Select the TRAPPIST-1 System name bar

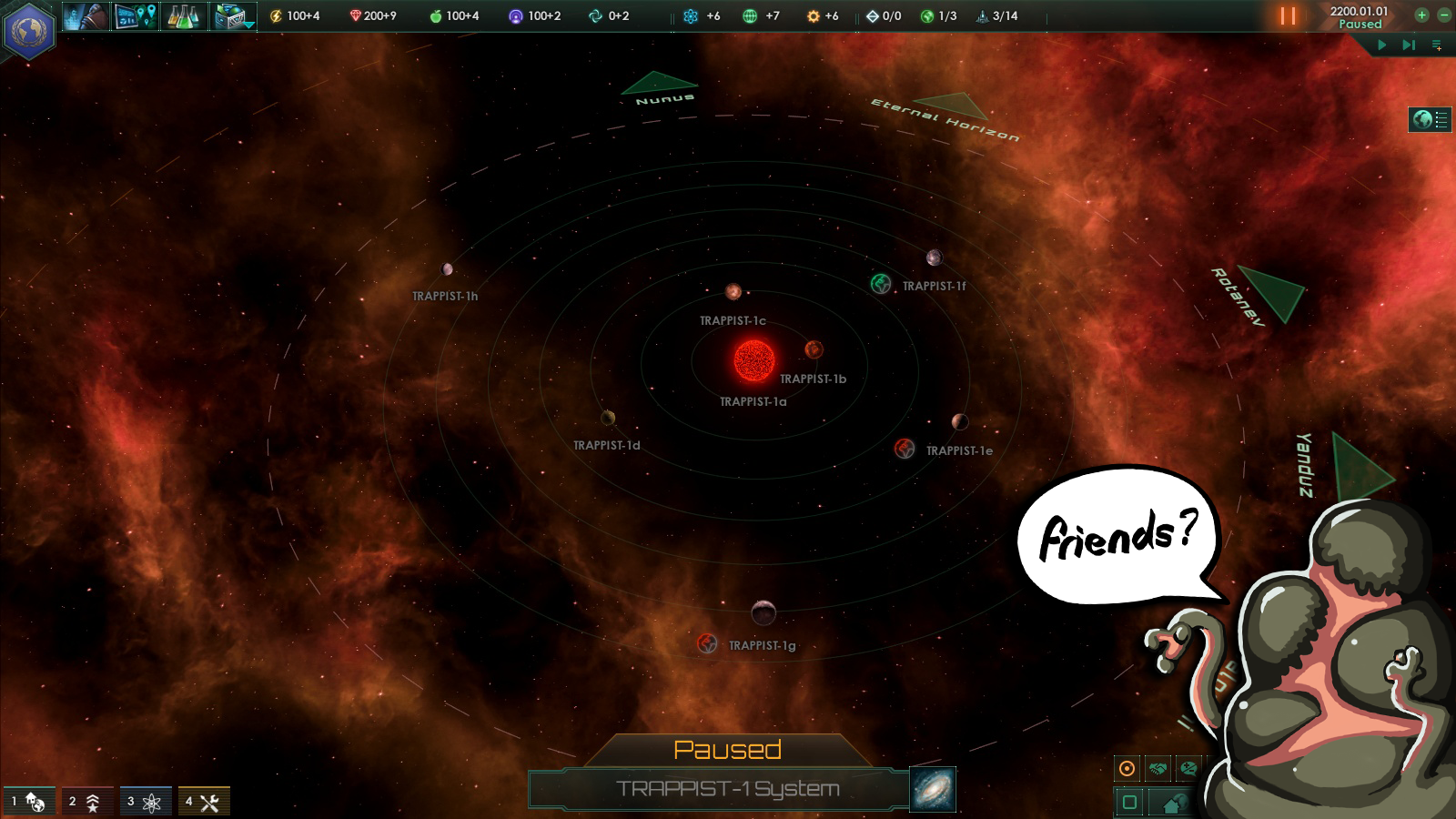[728, 789]
